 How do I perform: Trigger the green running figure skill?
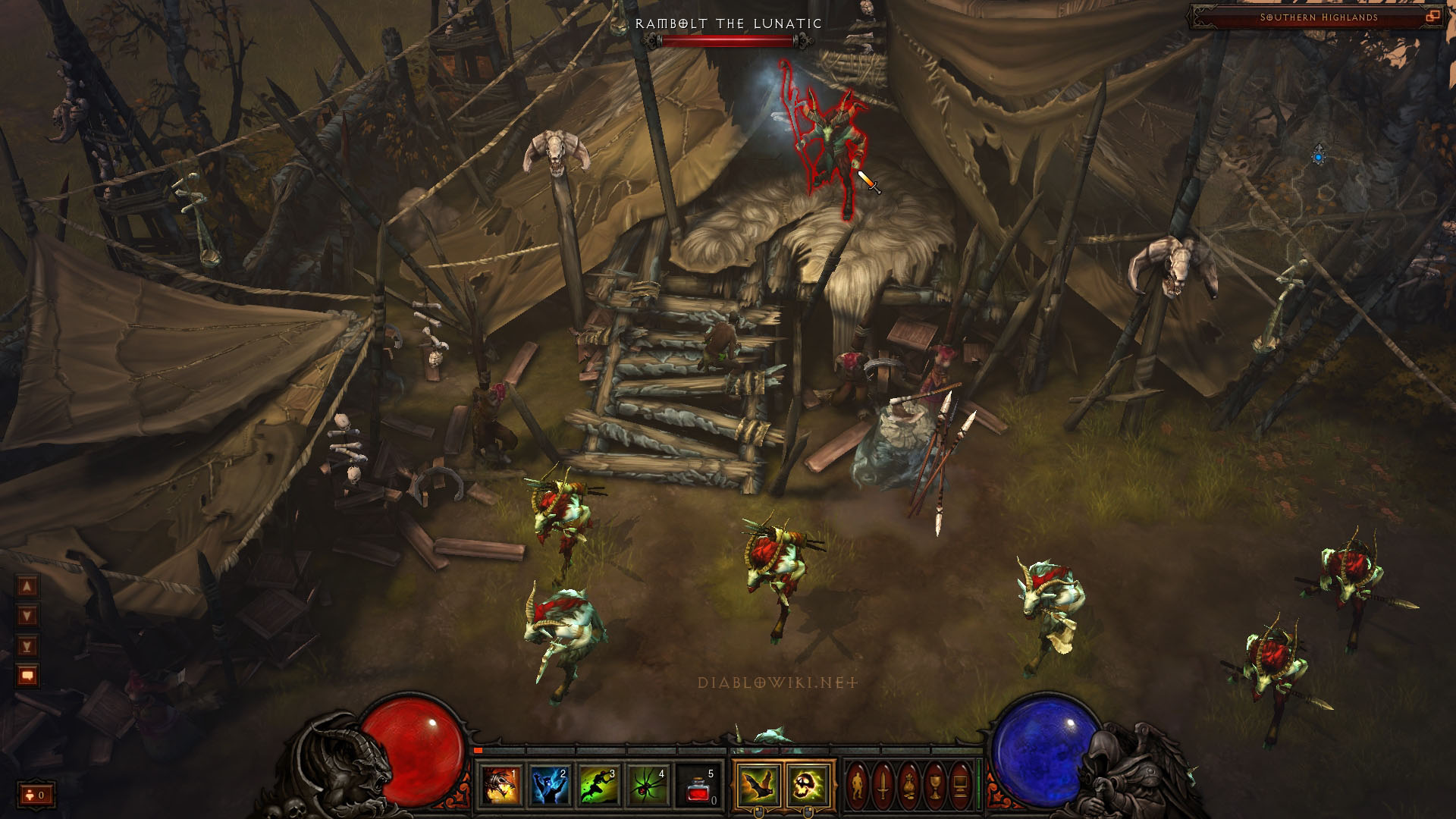pyautogui.click(x=601, y=785)
